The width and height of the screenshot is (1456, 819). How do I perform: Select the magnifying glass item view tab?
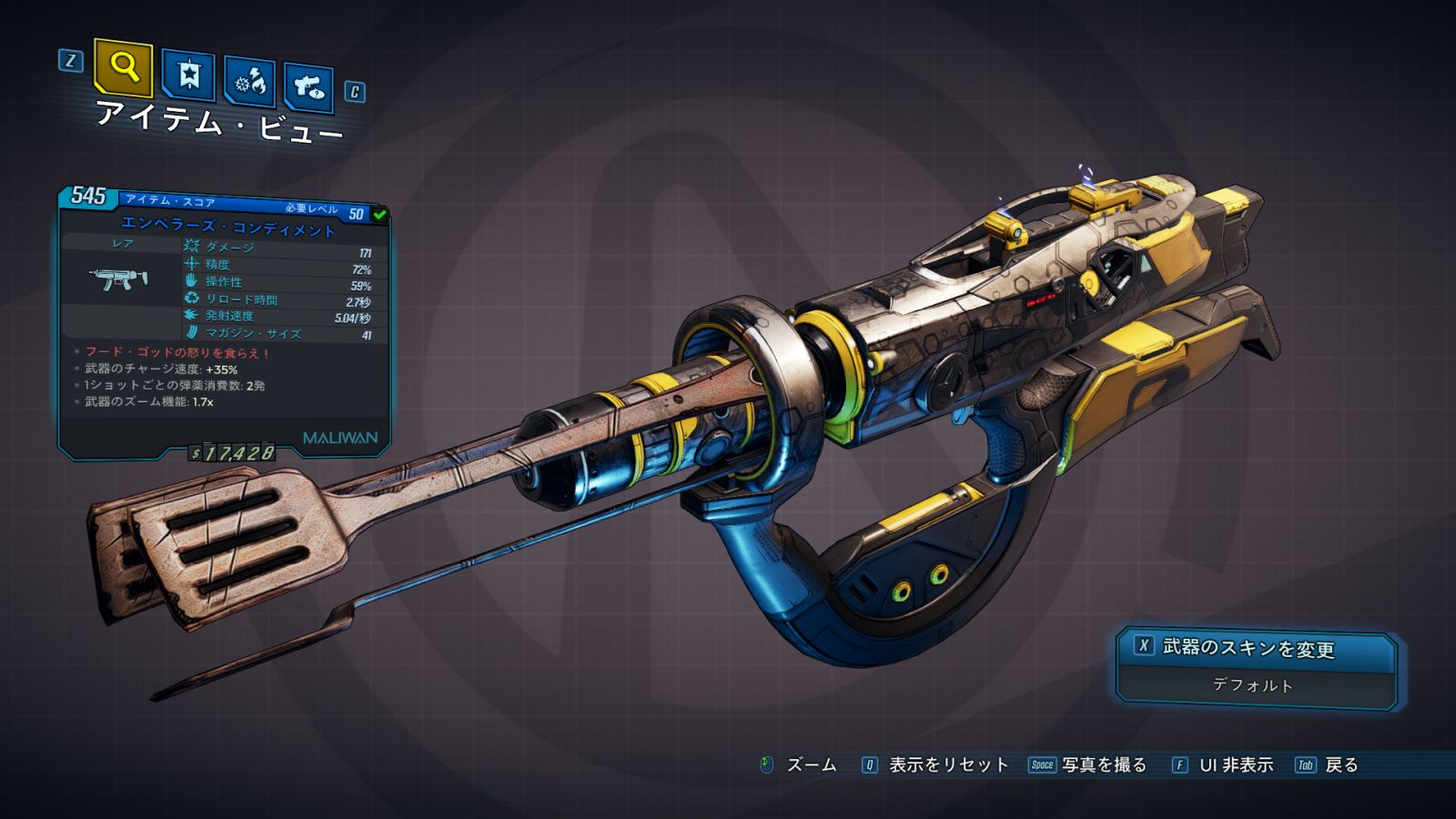coord(123,66)
